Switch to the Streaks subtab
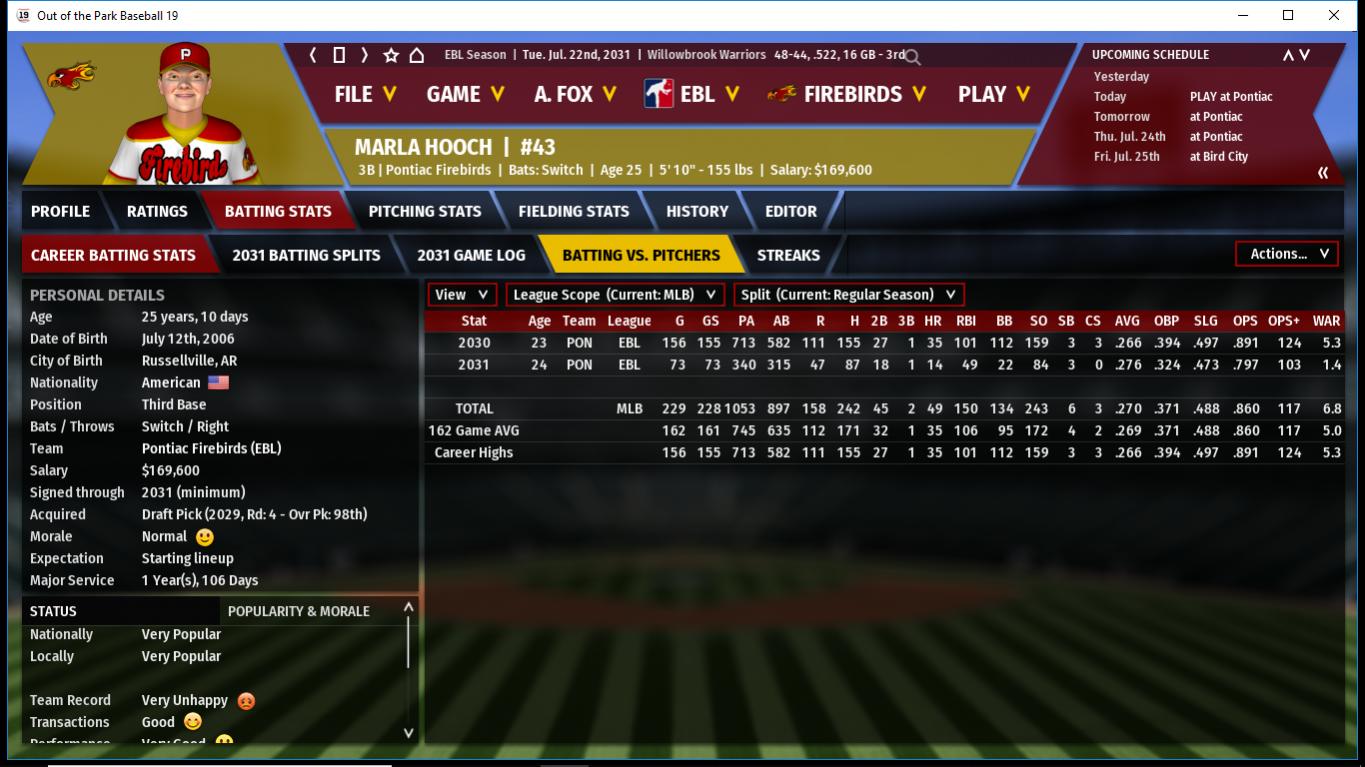 pyautogui.click(x=788, y=255)
